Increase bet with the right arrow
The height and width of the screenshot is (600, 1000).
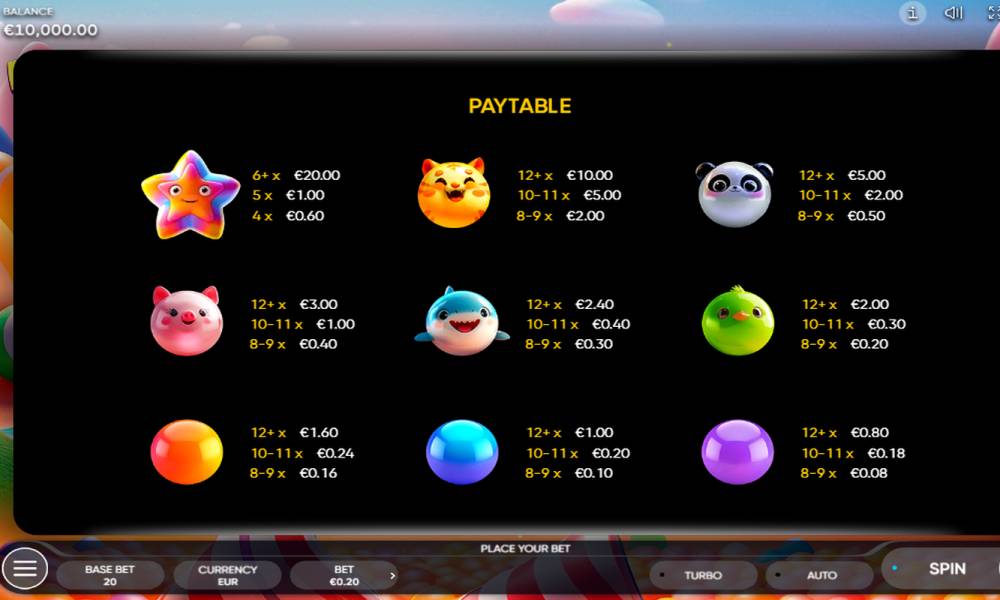point(392,575)
